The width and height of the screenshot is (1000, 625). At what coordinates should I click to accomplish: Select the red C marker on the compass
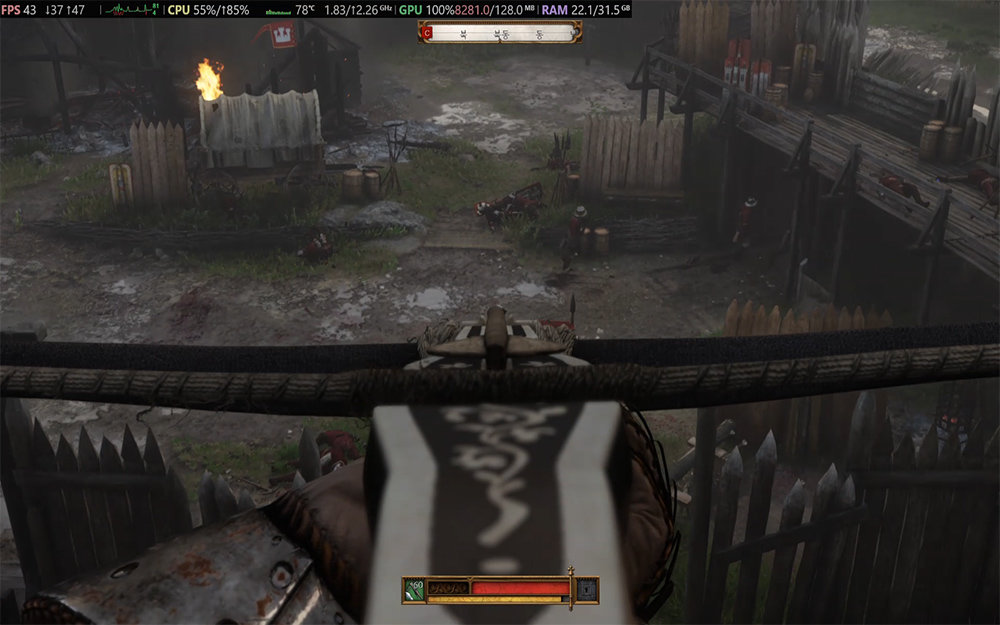pos(428,32)
